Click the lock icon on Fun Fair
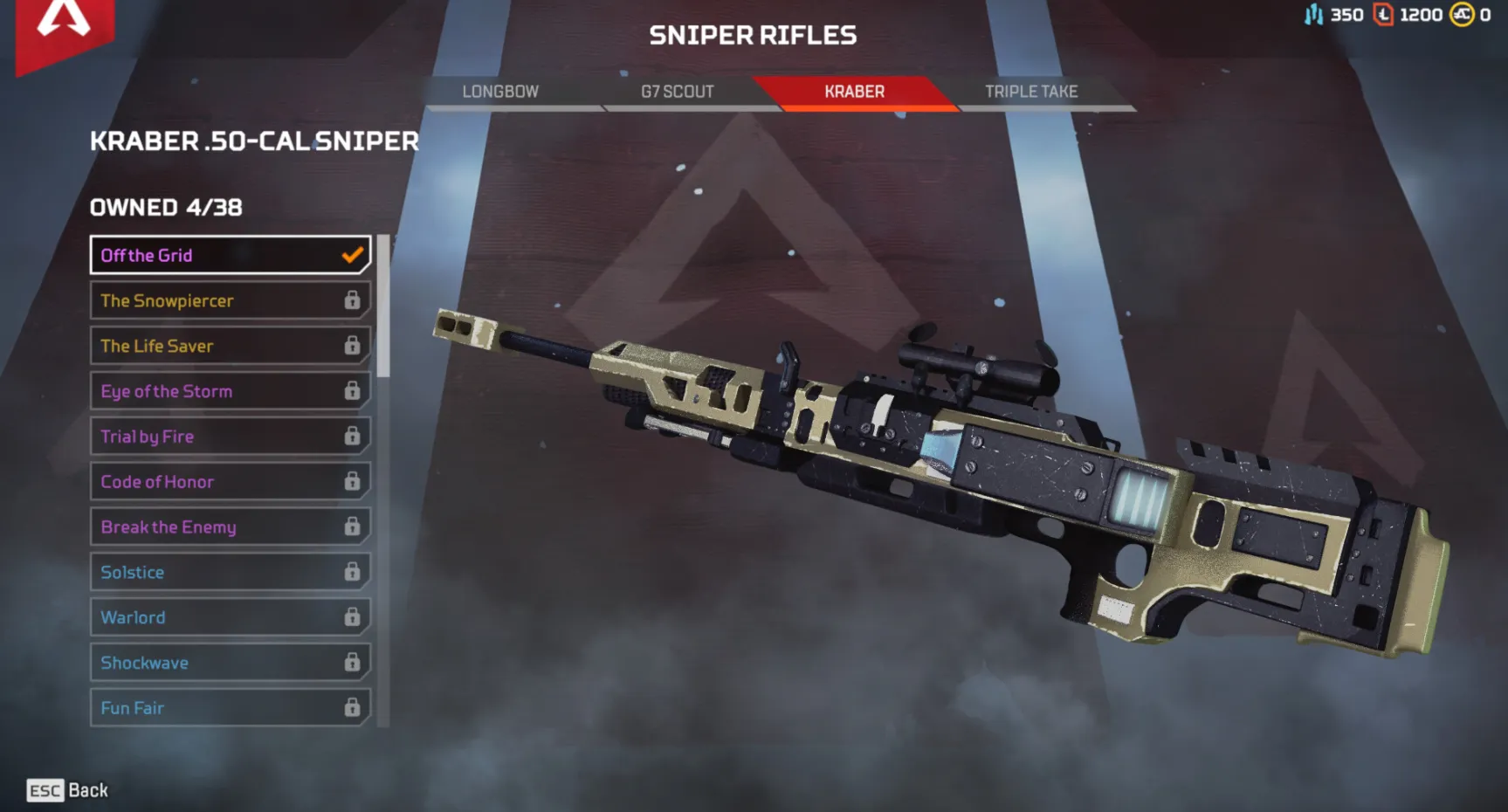This screenshot has width=1508, height=812. (353, 707)
